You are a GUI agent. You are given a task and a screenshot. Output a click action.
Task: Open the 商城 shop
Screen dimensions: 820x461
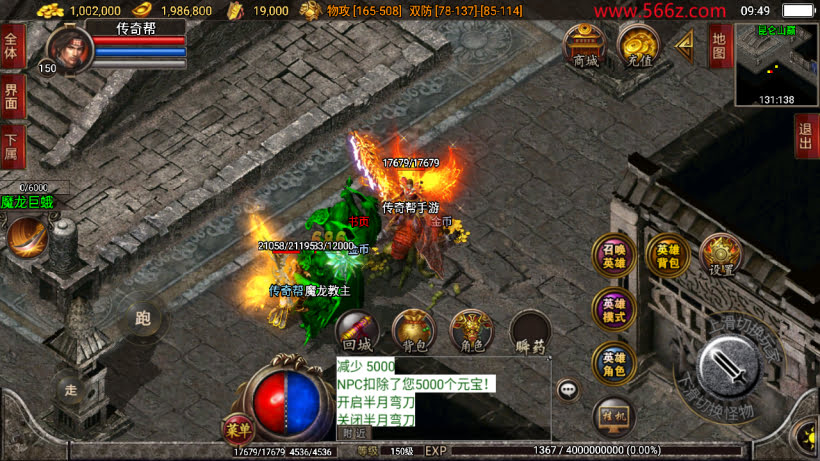click(584, 45)
